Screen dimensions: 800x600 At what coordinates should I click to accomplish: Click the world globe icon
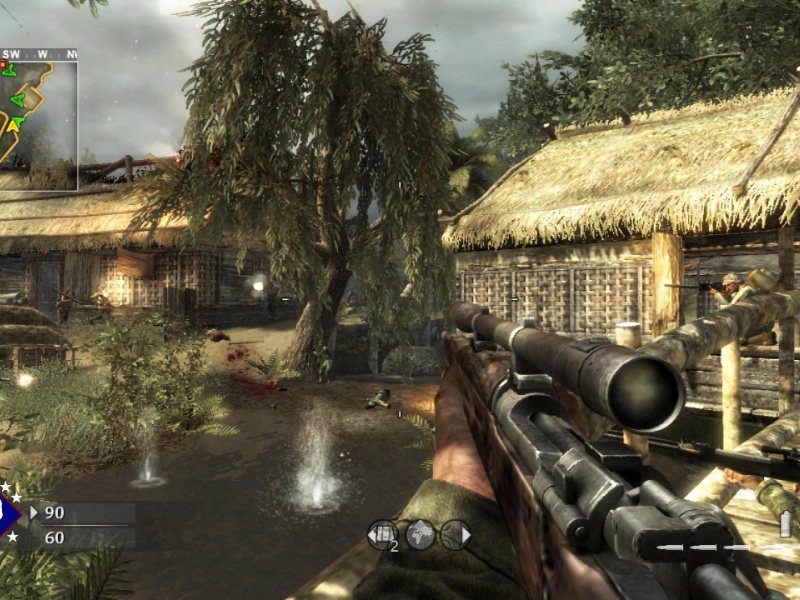(420, 534)
